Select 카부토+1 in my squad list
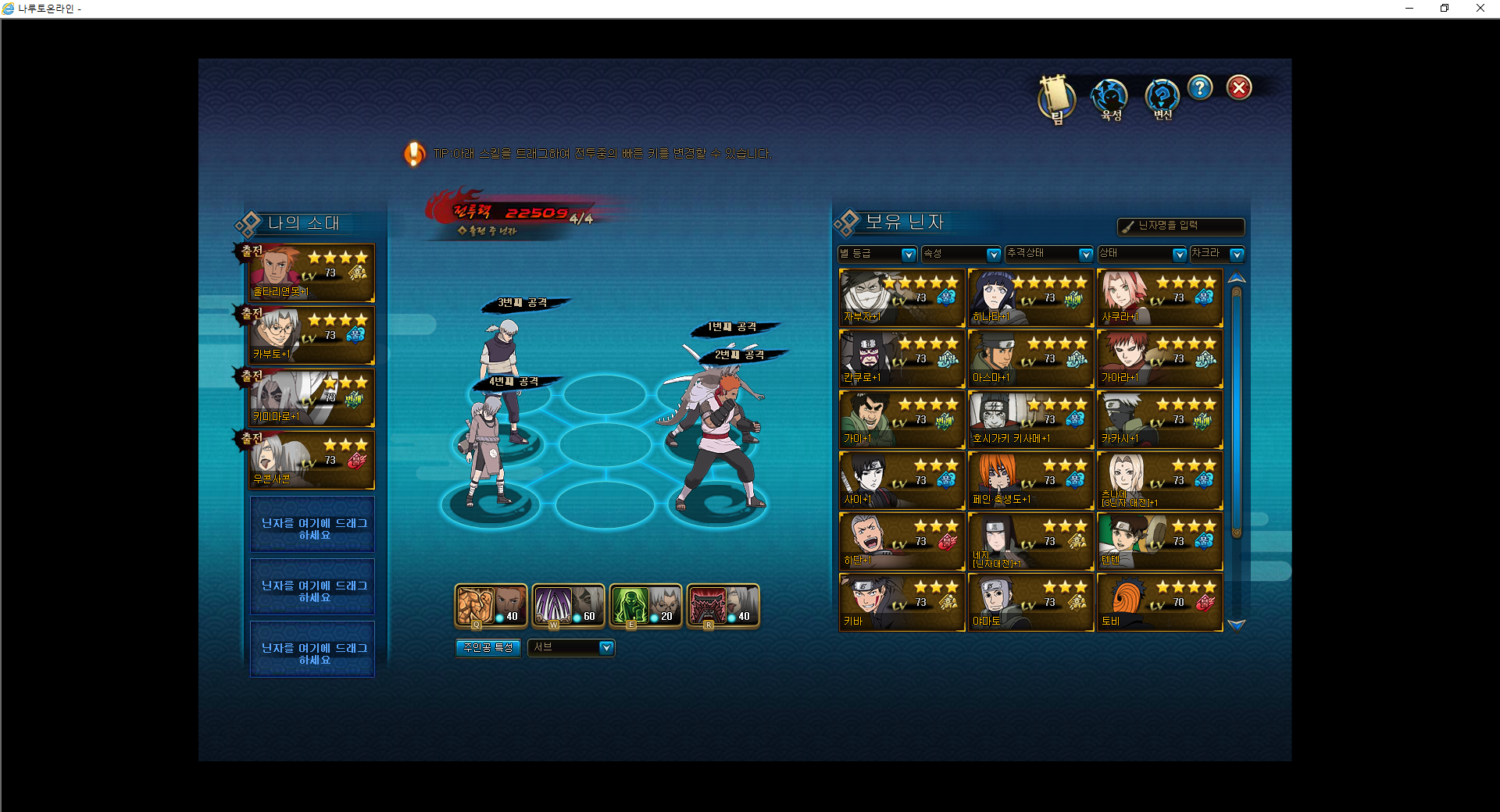The image size is (1500, 812). 311,336
